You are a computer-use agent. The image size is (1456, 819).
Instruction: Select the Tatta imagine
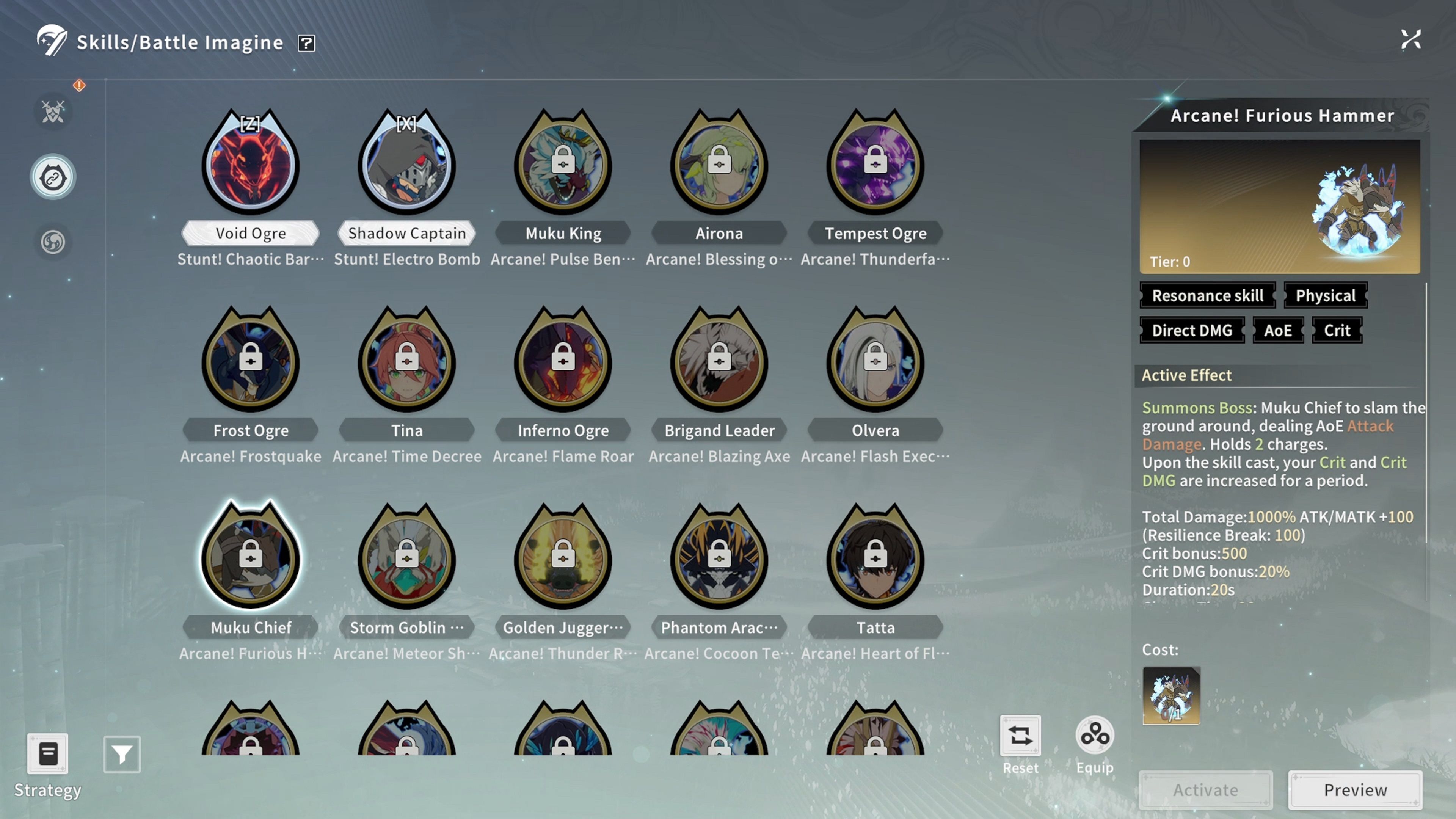(x=875, y=558)
